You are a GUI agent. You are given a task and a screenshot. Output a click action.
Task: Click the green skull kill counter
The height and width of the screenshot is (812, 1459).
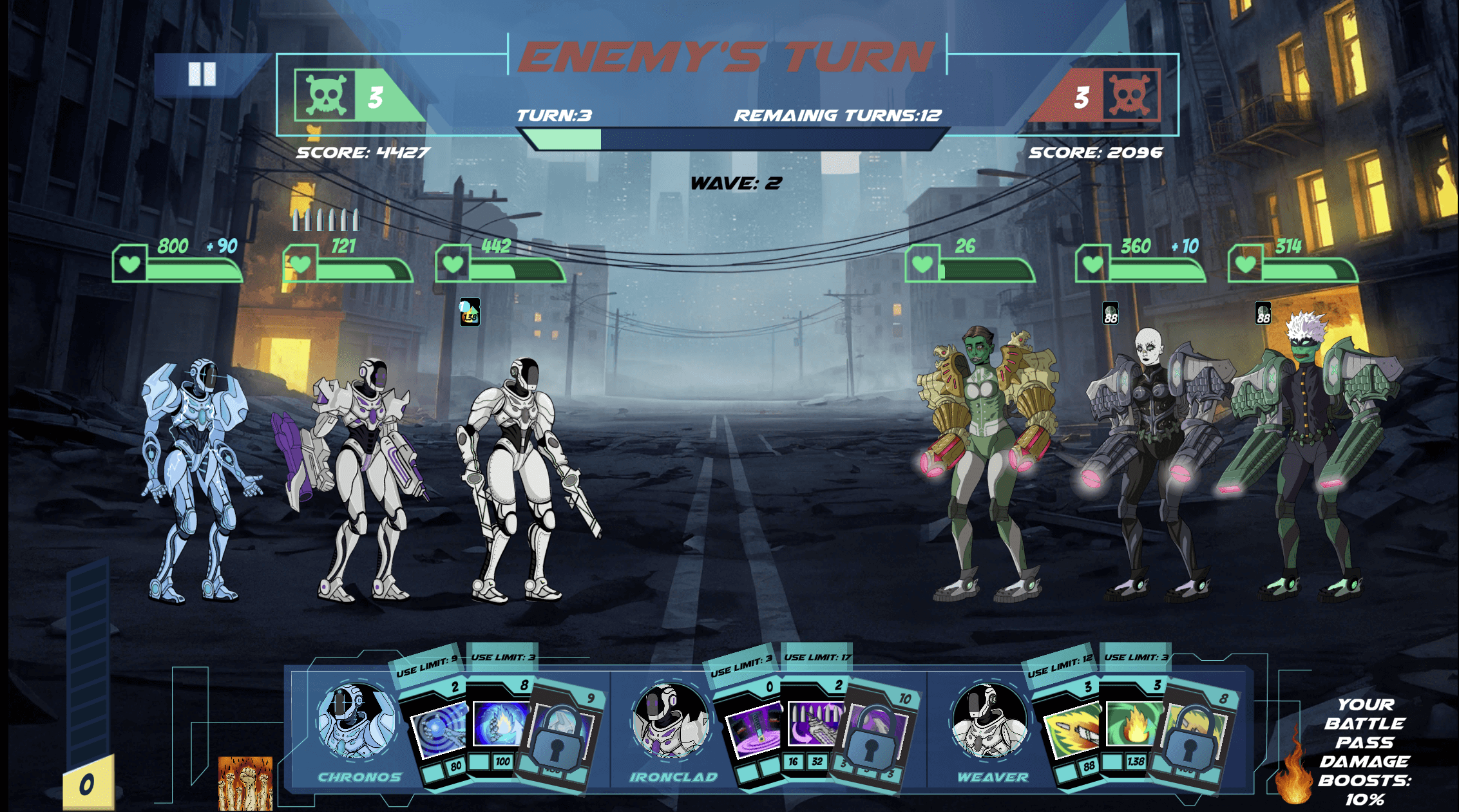(x=327, y=93)
